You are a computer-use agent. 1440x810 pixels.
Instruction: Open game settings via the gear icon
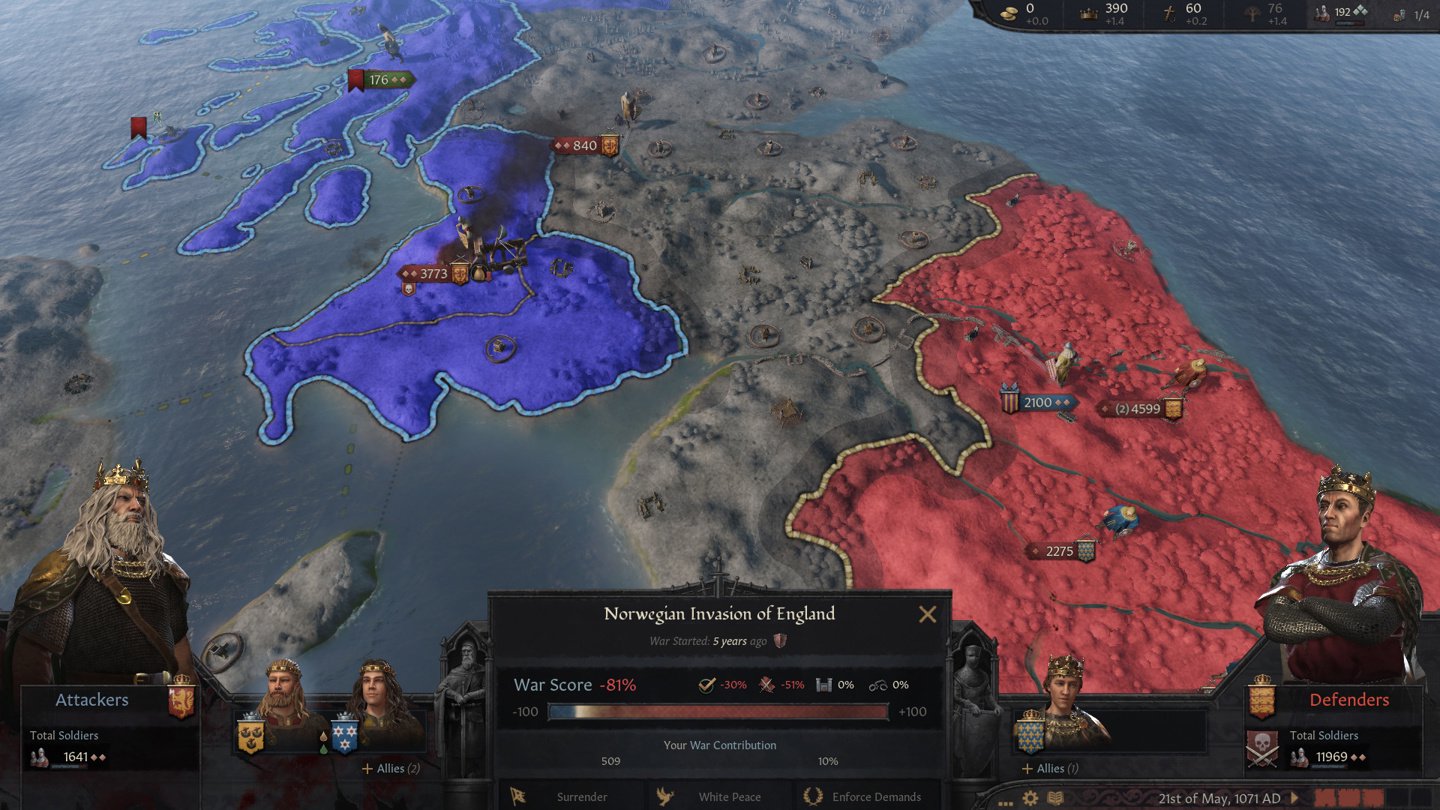1030,797
